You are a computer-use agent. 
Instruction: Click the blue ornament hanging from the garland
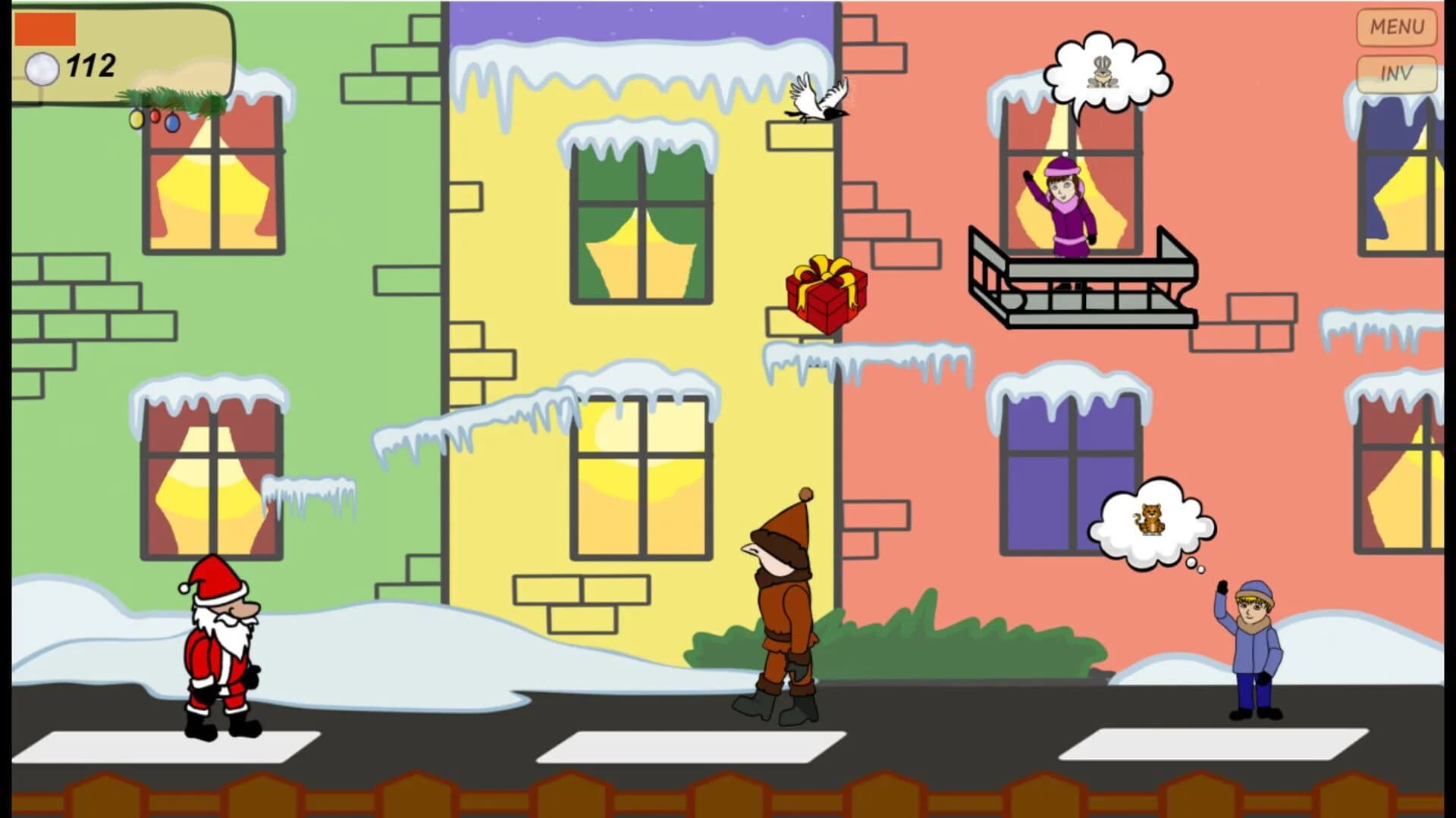tap(173, 124)
